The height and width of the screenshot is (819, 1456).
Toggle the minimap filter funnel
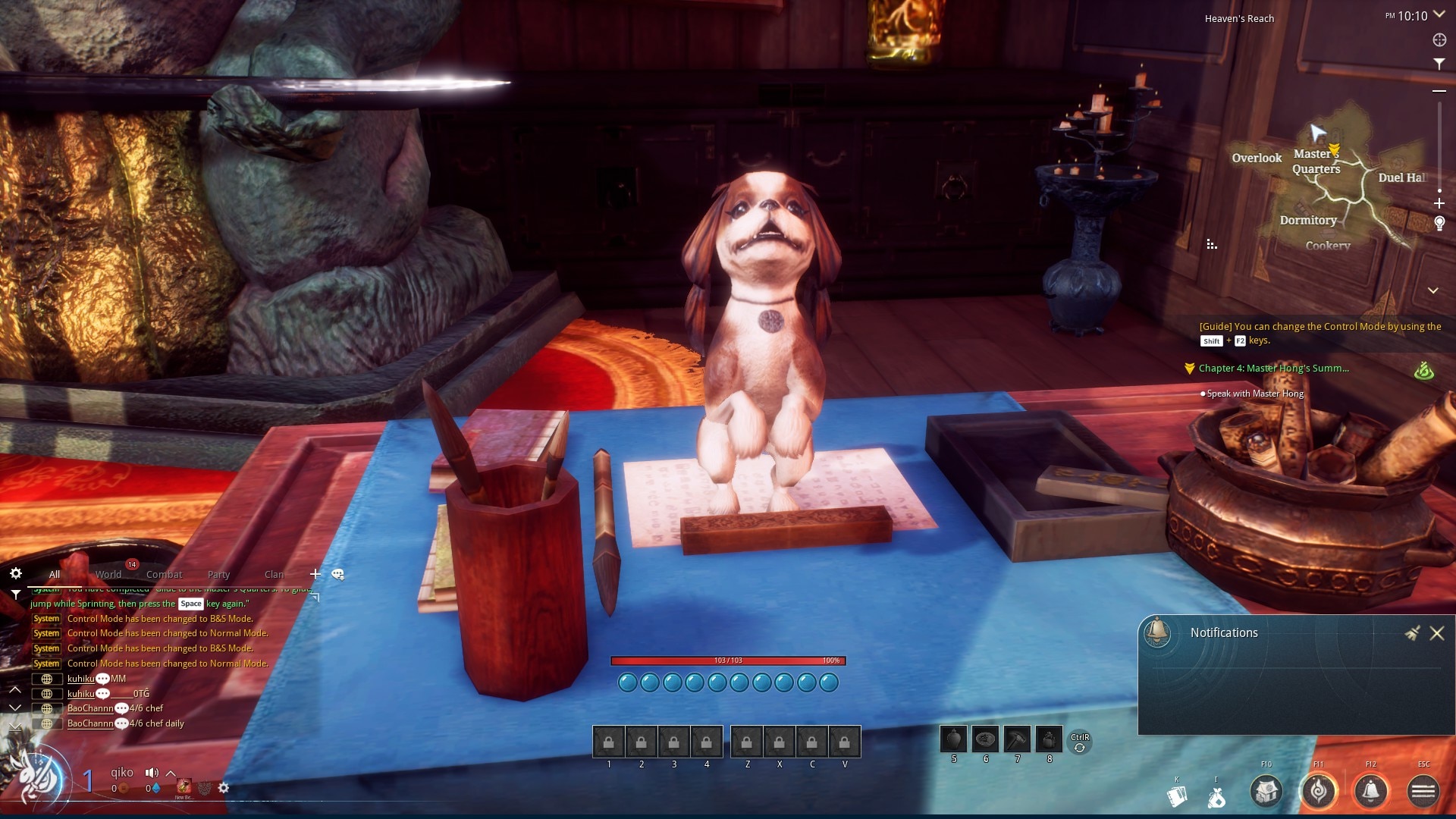[1439, 64]
